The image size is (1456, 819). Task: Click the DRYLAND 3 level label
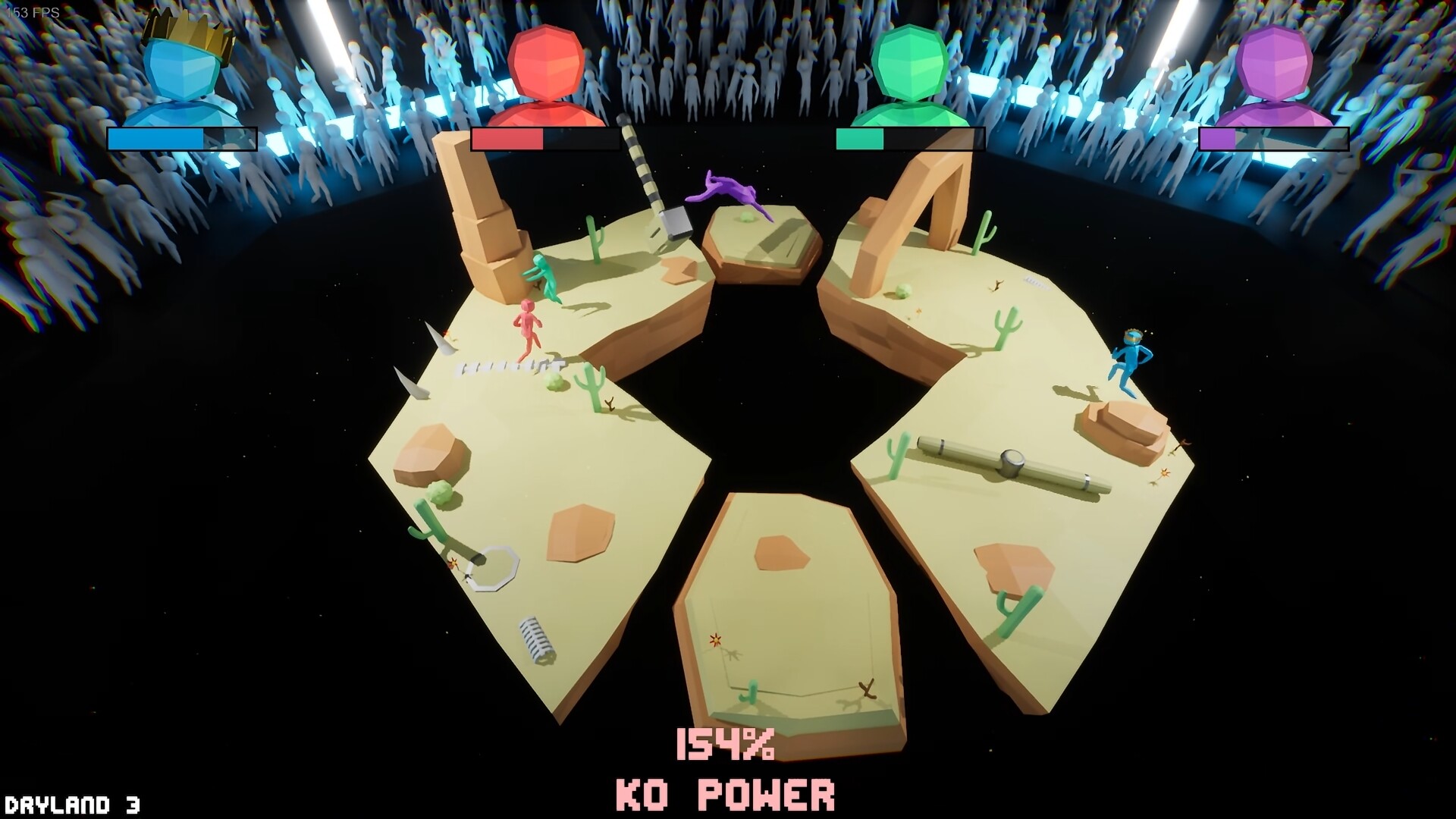point(72,800)
